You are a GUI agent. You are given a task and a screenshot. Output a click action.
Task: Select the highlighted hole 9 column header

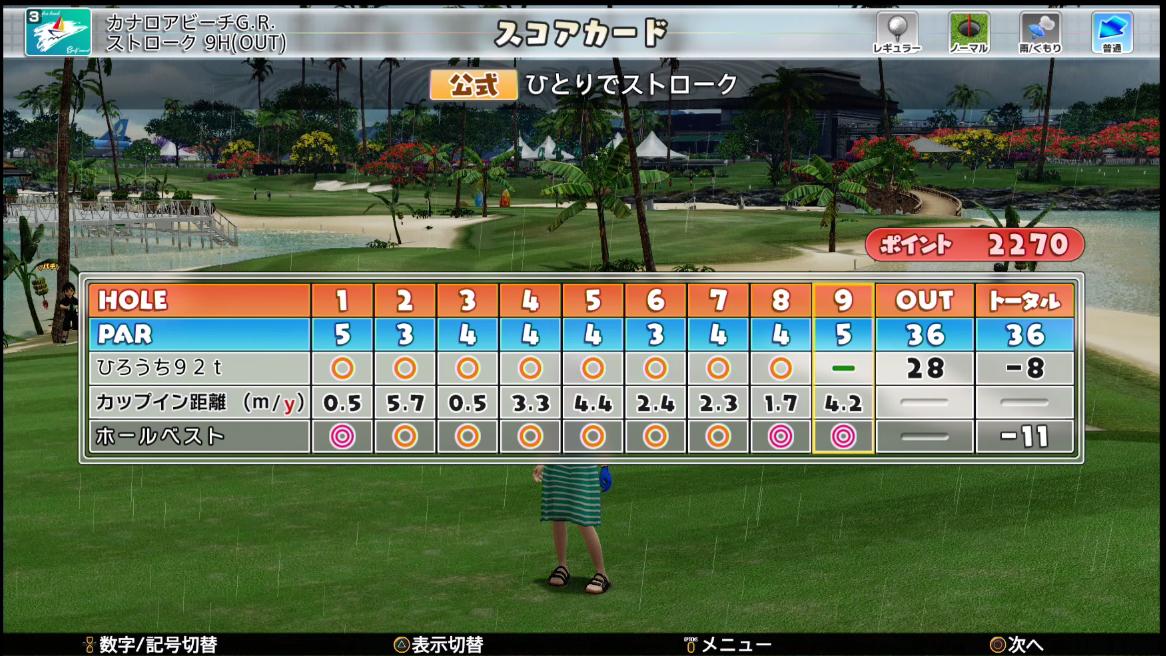point(843,301)
